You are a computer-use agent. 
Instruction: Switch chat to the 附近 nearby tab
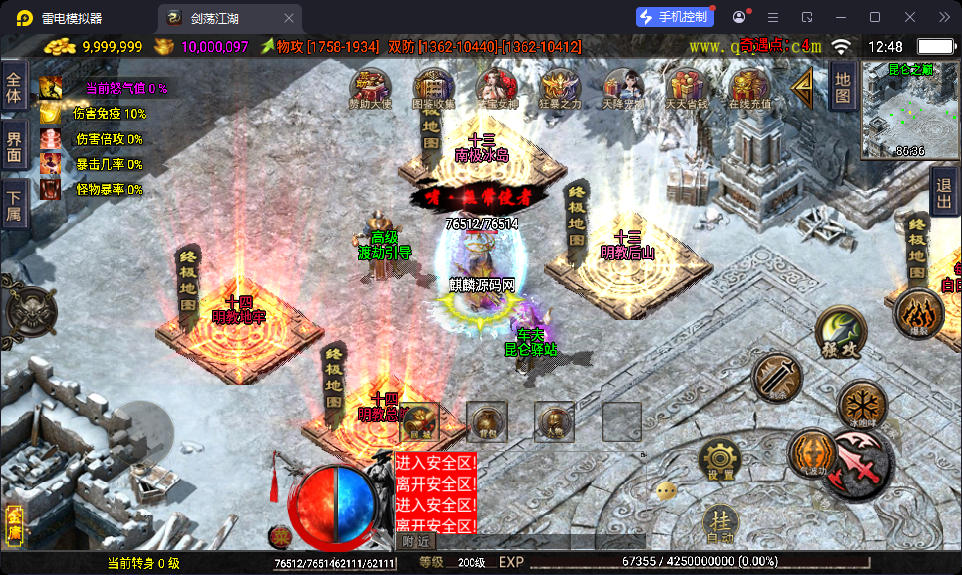(x=417, y=541)
